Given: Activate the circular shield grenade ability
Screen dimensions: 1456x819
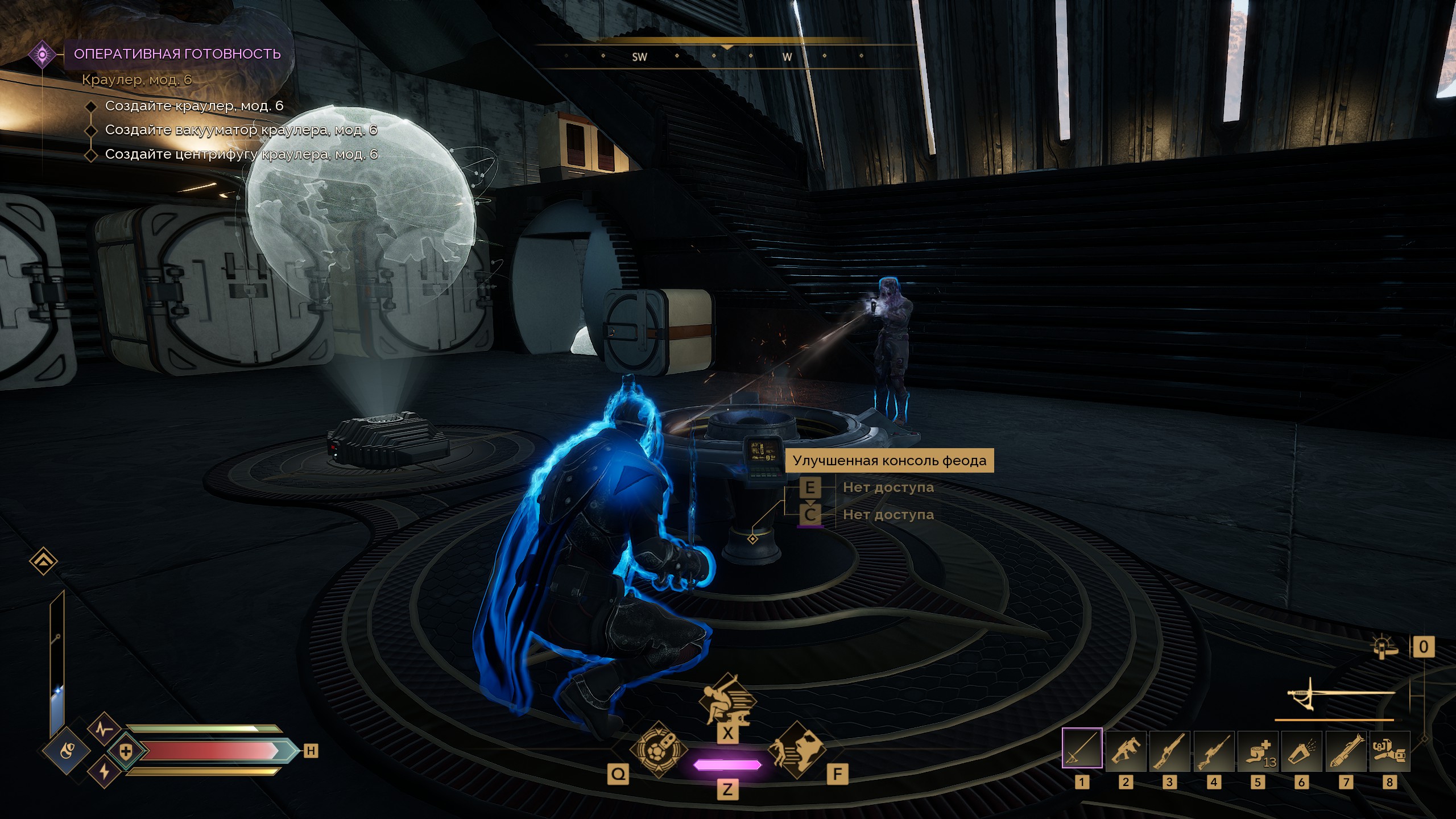Looking at the screenshot, I should (659, 750).
